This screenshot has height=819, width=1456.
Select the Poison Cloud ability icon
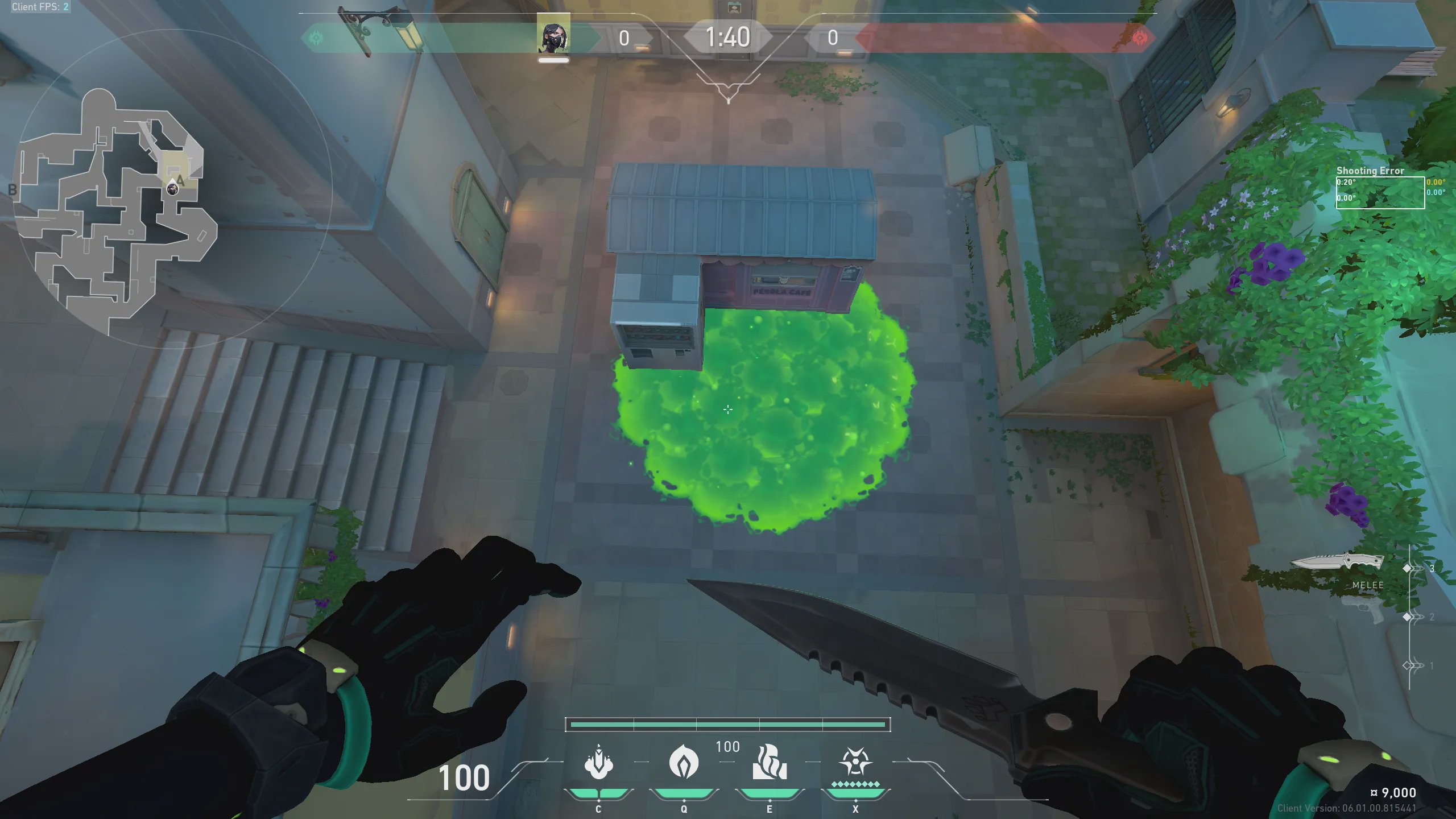click(x=684, y=762)
